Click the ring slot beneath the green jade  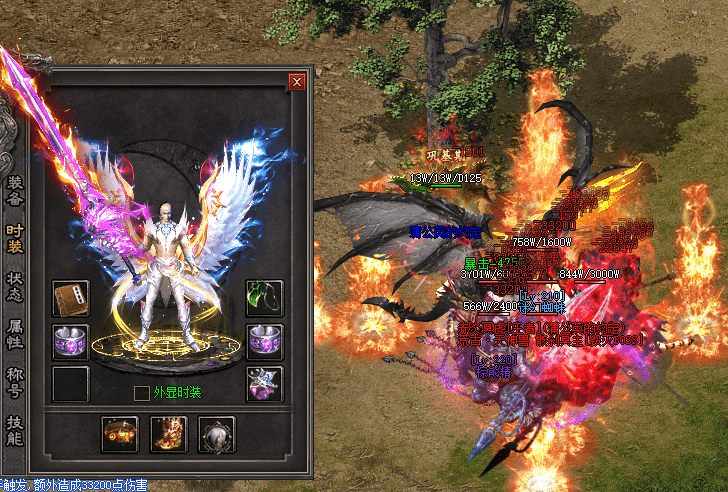[265, 341]
